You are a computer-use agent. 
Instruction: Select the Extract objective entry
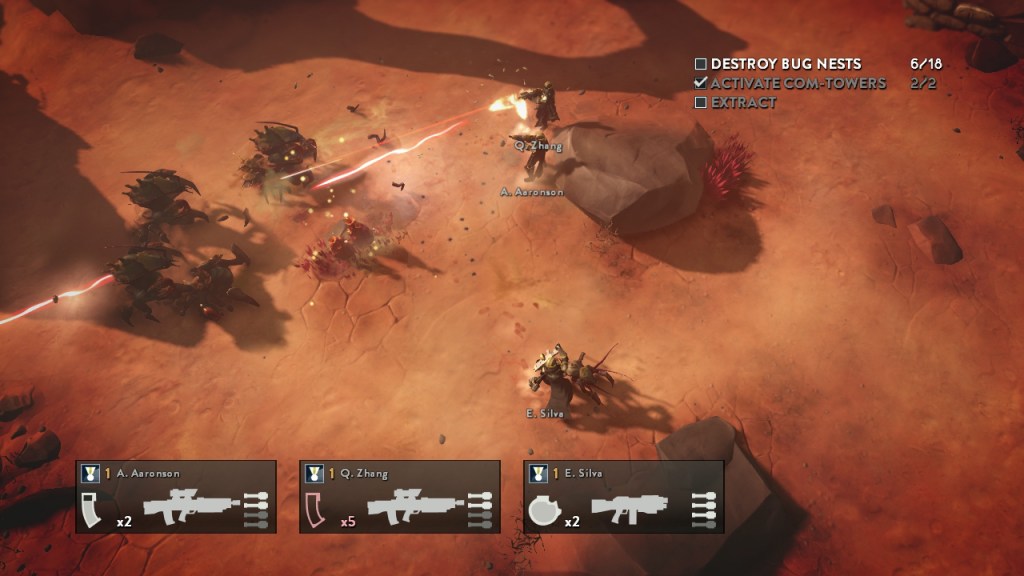(743, 102)
